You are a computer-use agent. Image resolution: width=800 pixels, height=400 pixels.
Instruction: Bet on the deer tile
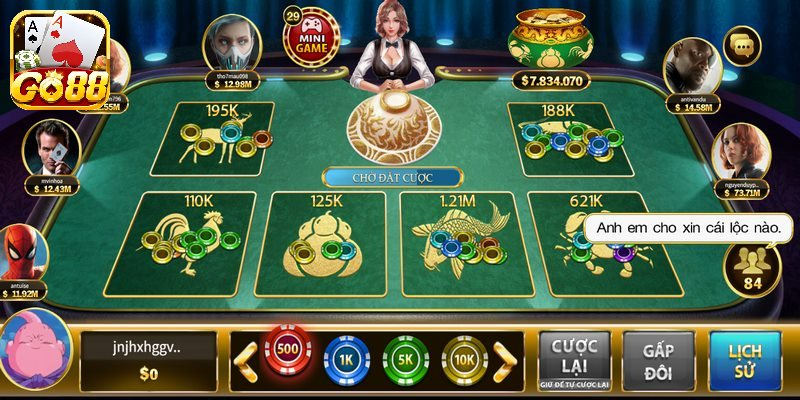[x=226, y=138]
